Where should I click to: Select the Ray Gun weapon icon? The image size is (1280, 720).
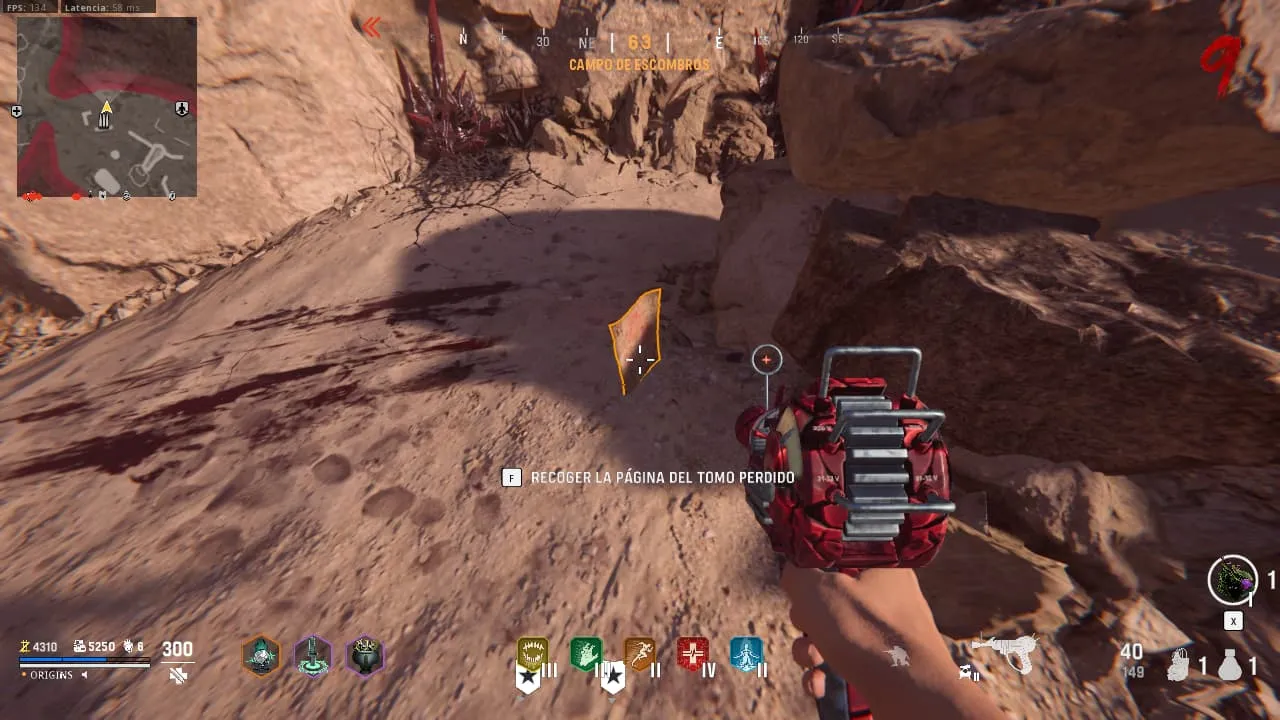[1004, 653]
